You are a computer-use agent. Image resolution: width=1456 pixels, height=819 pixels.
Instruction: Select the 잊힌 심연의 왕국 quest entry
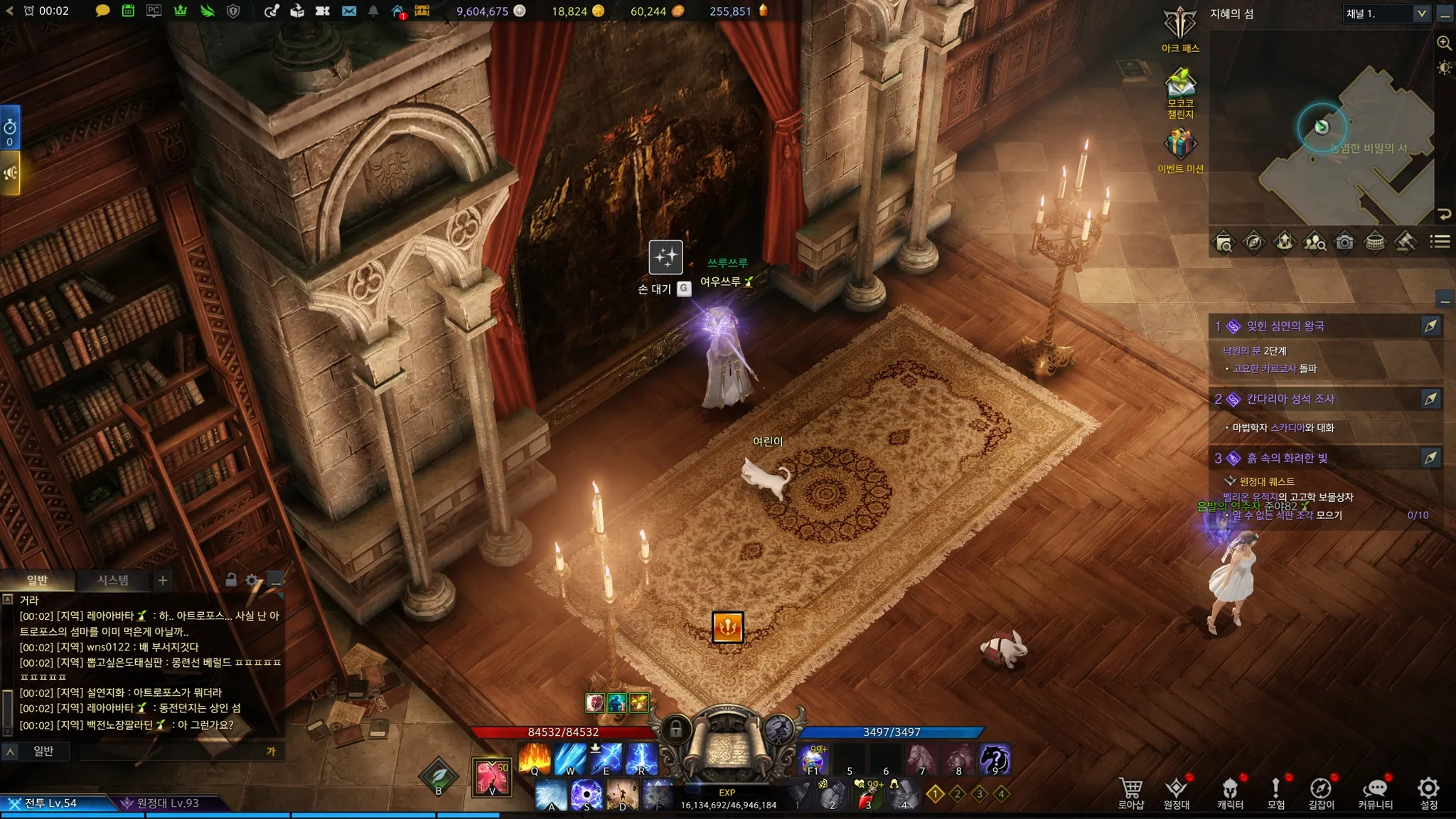pyautogui.click(x=1285, y=326)
